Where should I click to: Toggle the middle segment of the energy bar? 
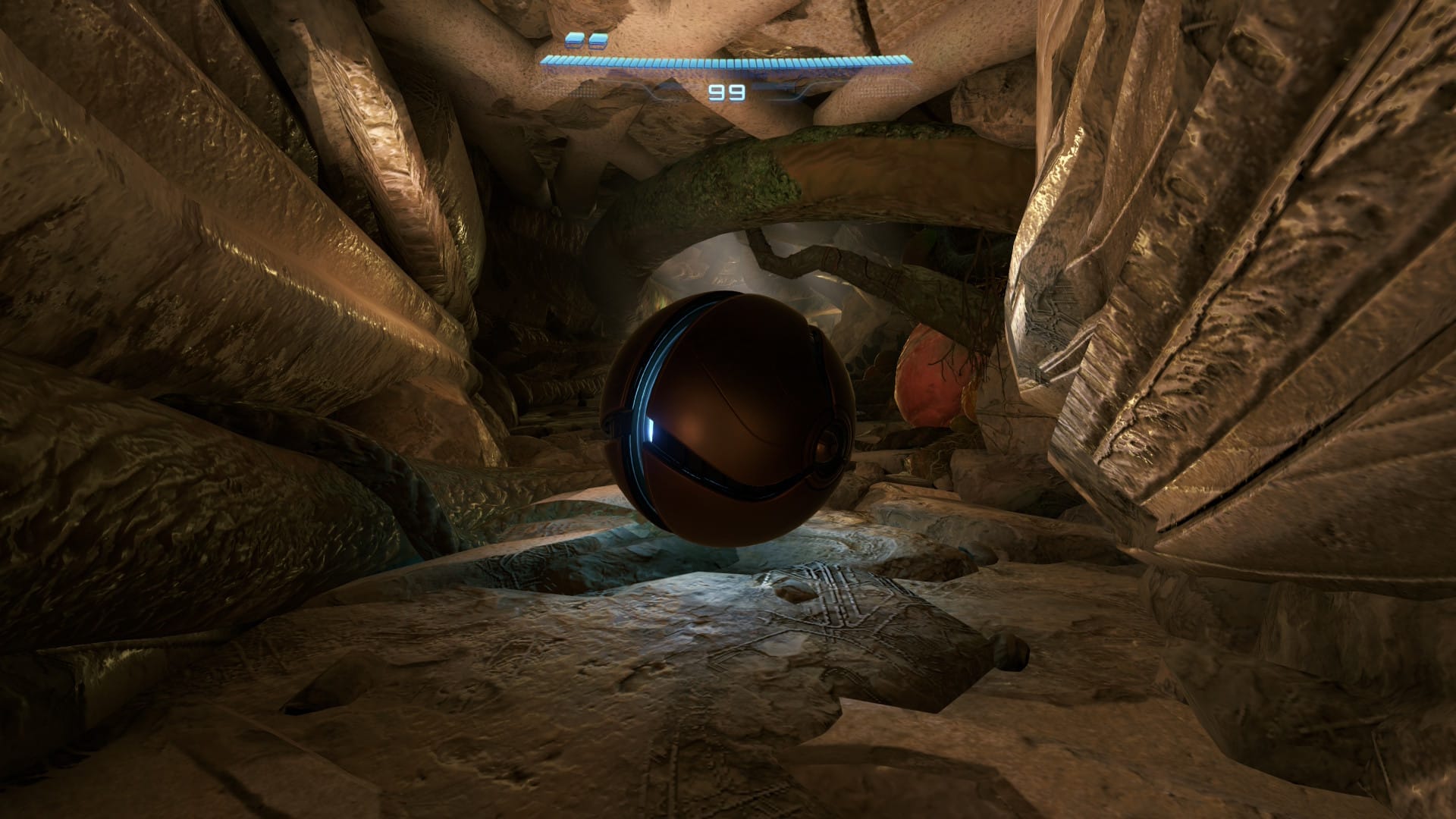point(724,61)
